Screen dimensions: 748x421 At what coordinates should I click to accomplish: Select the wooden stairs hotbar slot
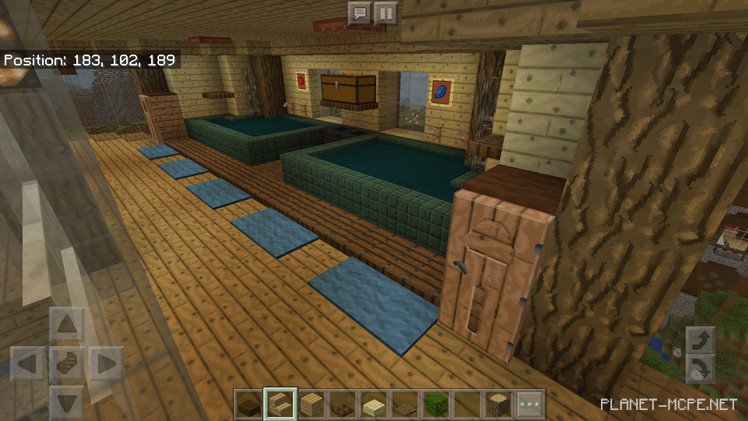279,406
